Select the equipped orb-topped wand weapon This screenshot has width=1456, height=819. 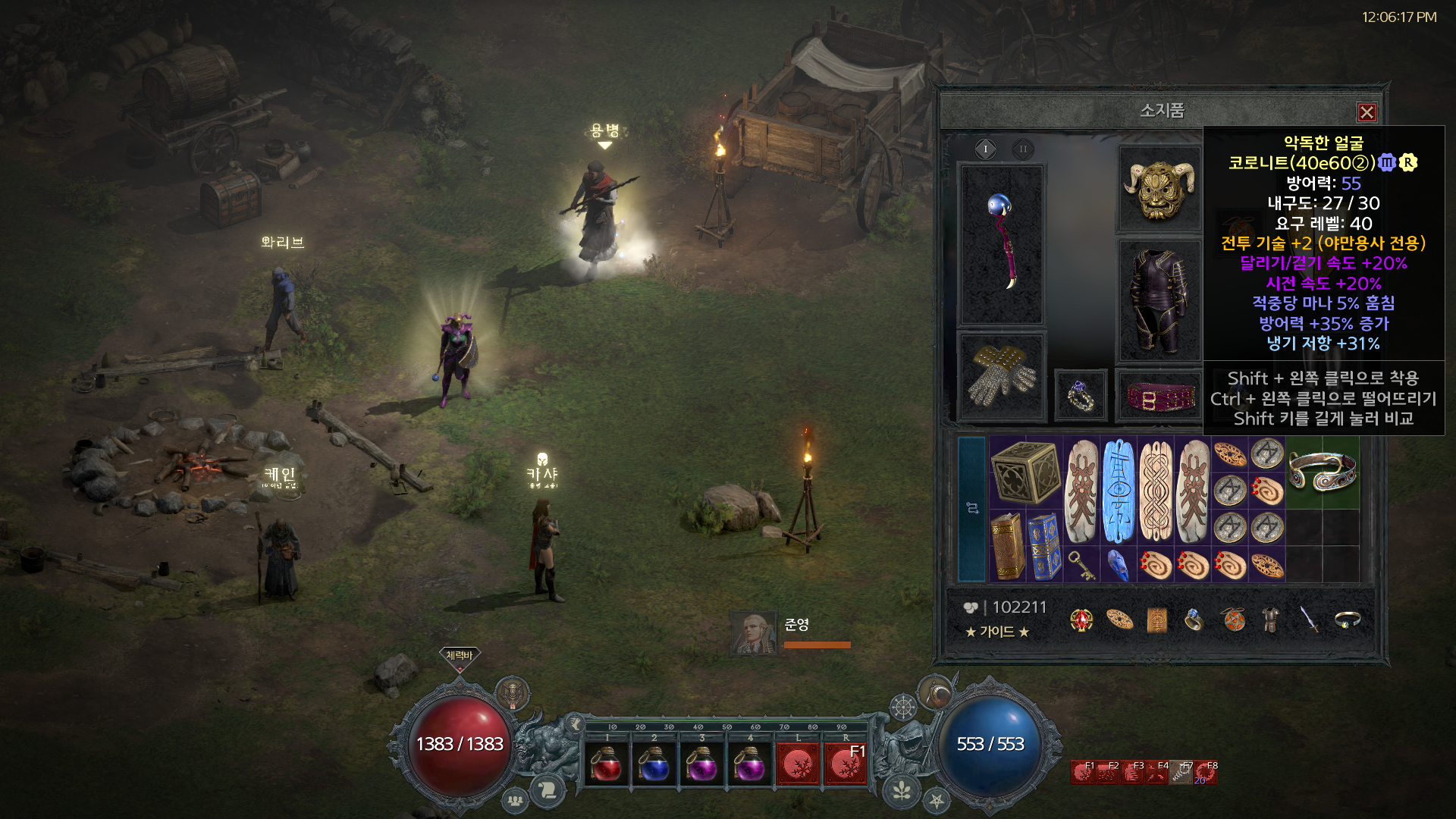point(1002,243)
